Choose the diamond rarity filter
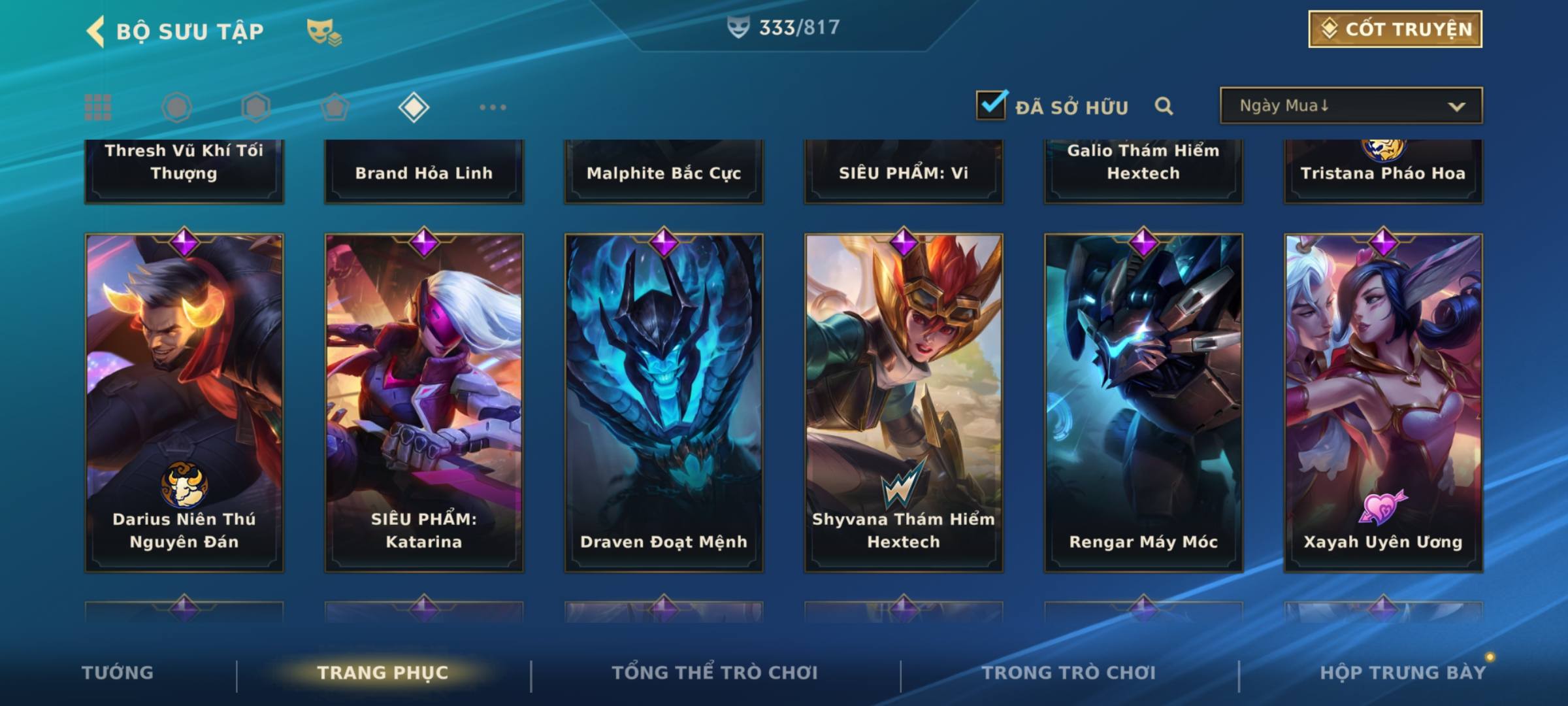The image size is (1568, 706). tap(414, 107)
